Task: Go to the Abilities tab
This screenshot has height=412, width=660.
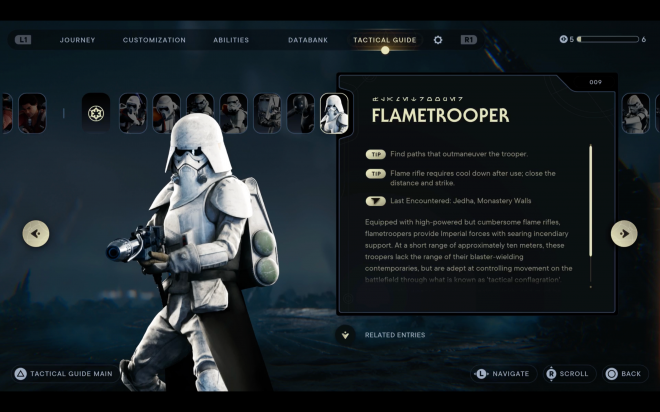Action: click(231, 40)
